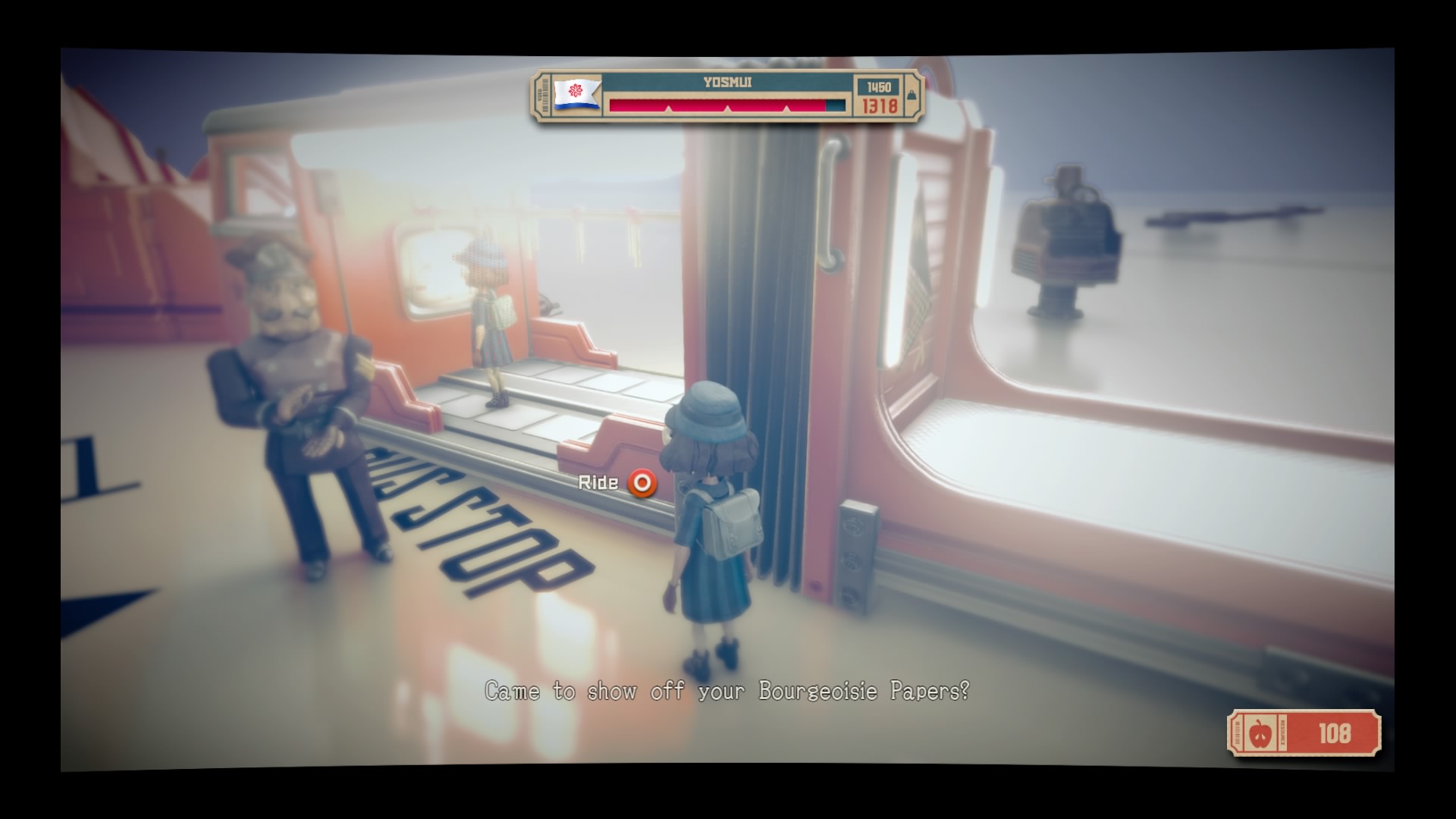Select the Ride text prompt label
The width and height of the screenshot is (1456, 819).
click(598, 482)
